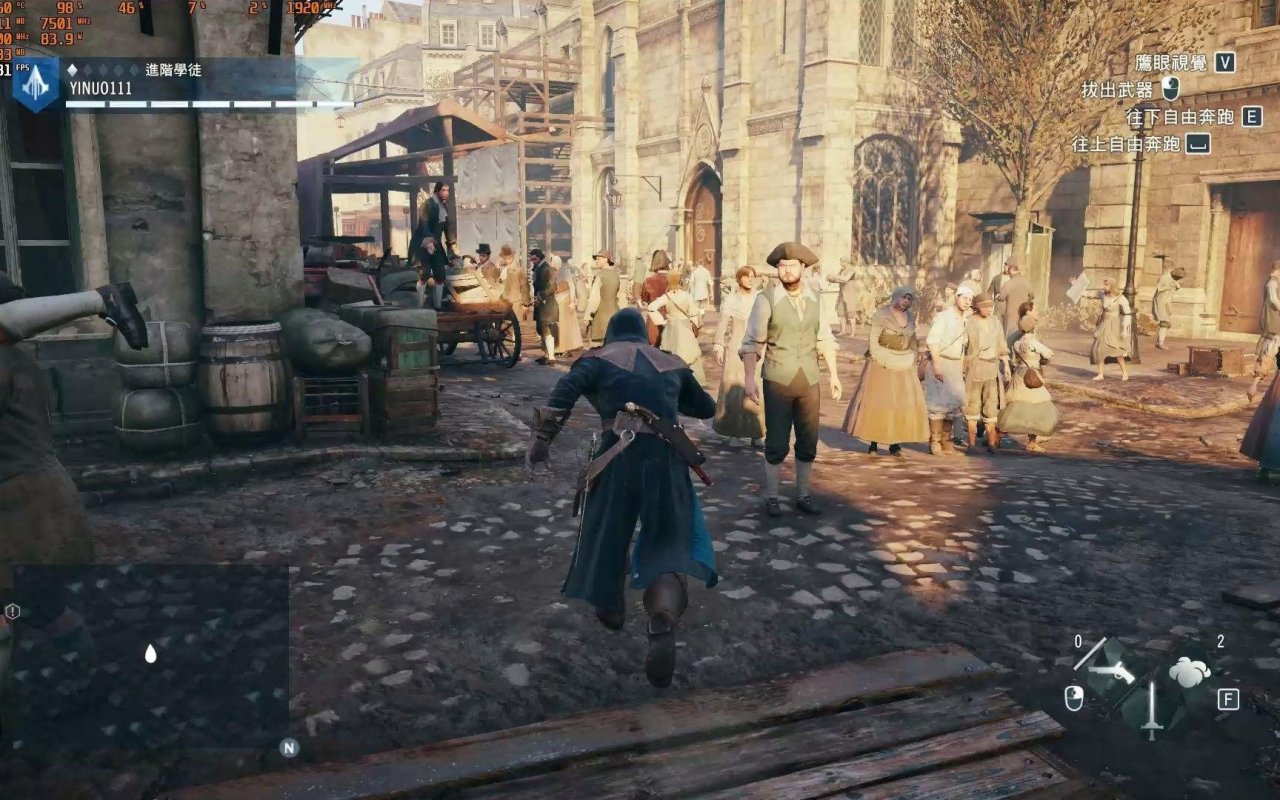
Task: Select the hexagonal exclamation marker on the minimap
Action: pos(12,611)
